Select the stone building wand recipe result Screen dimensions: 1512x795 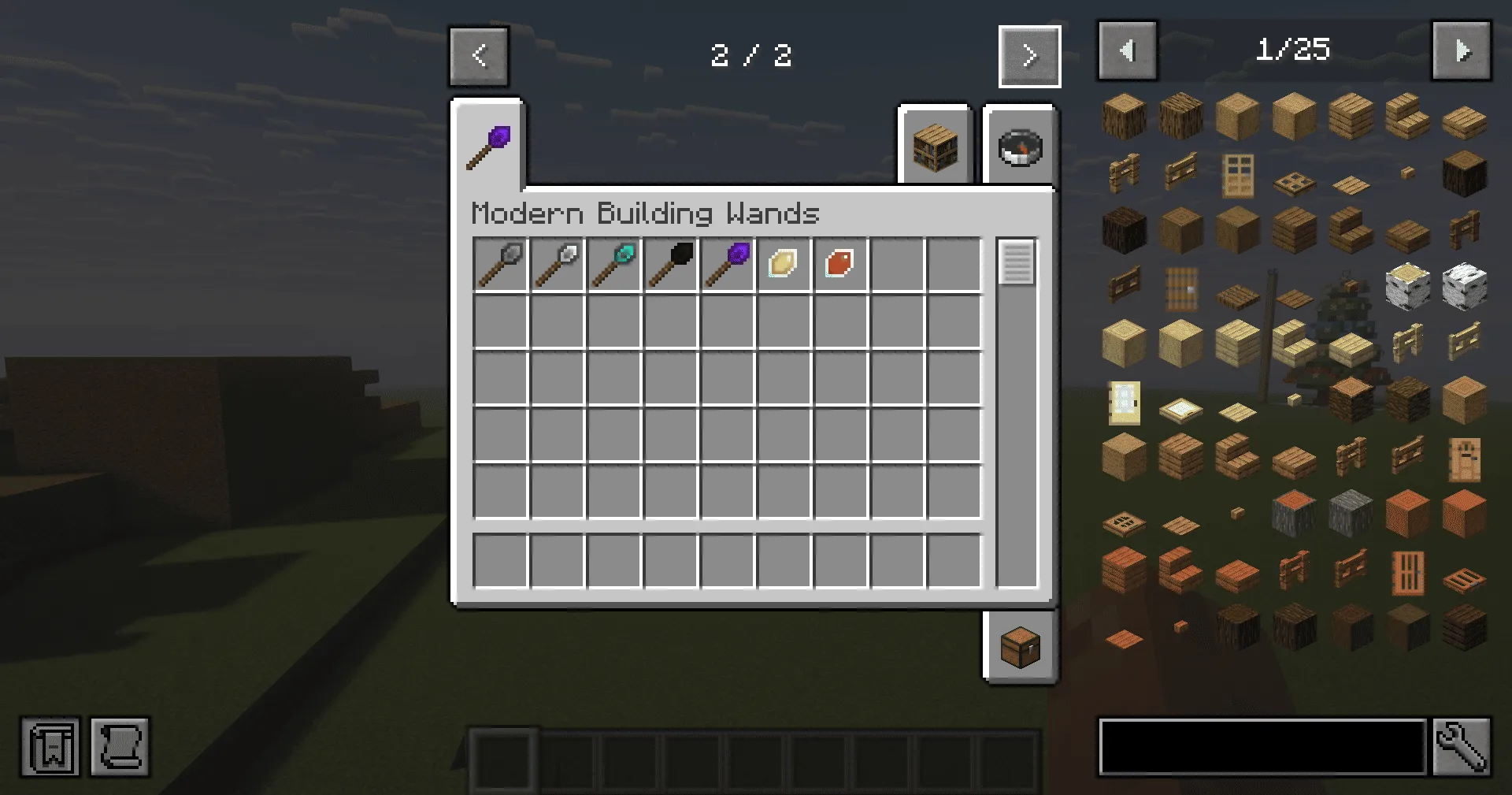(x=500, y=263)
